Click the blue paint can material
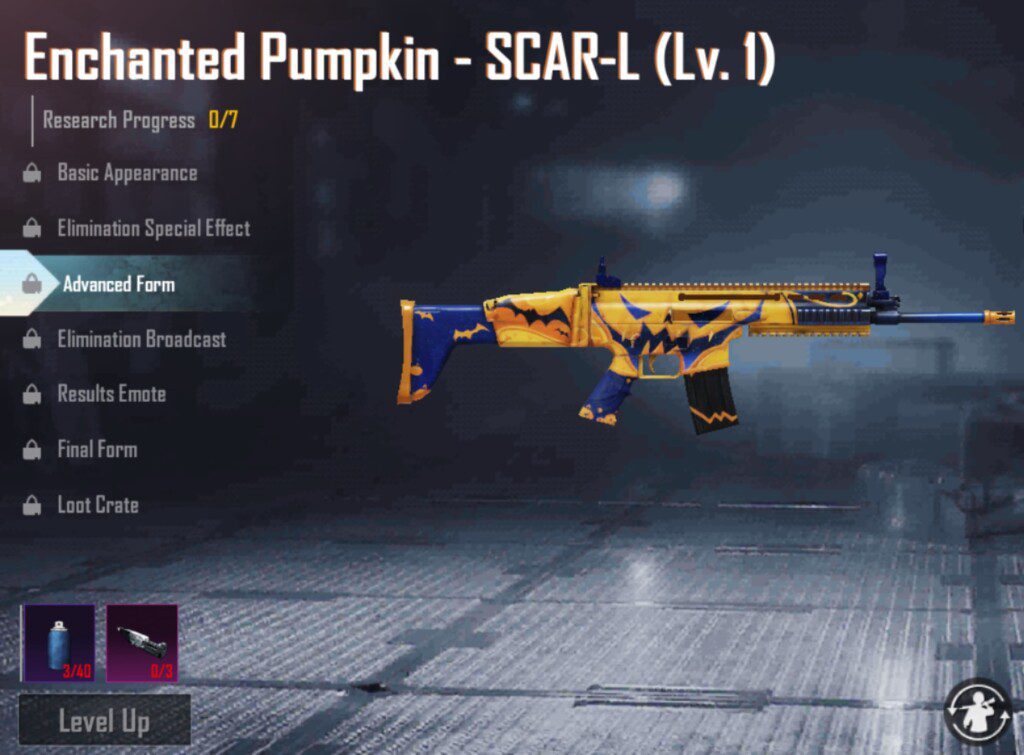 coord(58,642)
